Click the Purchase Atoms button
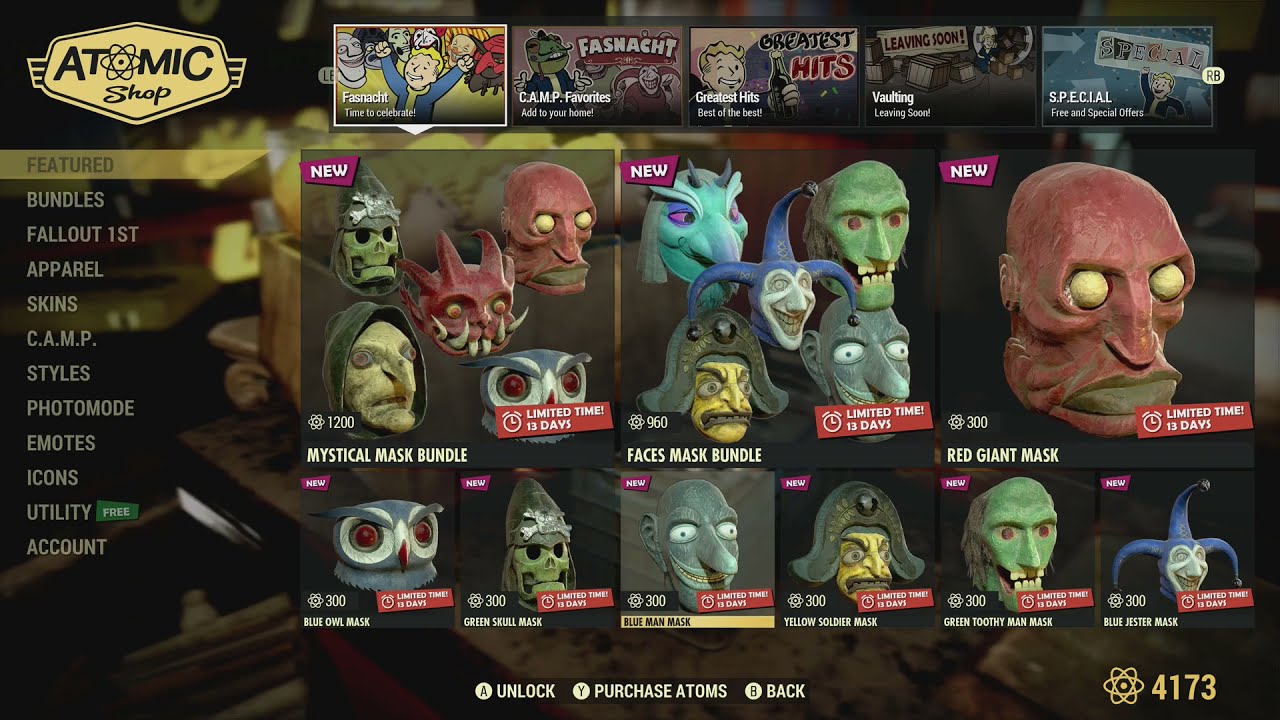This screenshot has height=720, width=1280. [x=648, y=690]
